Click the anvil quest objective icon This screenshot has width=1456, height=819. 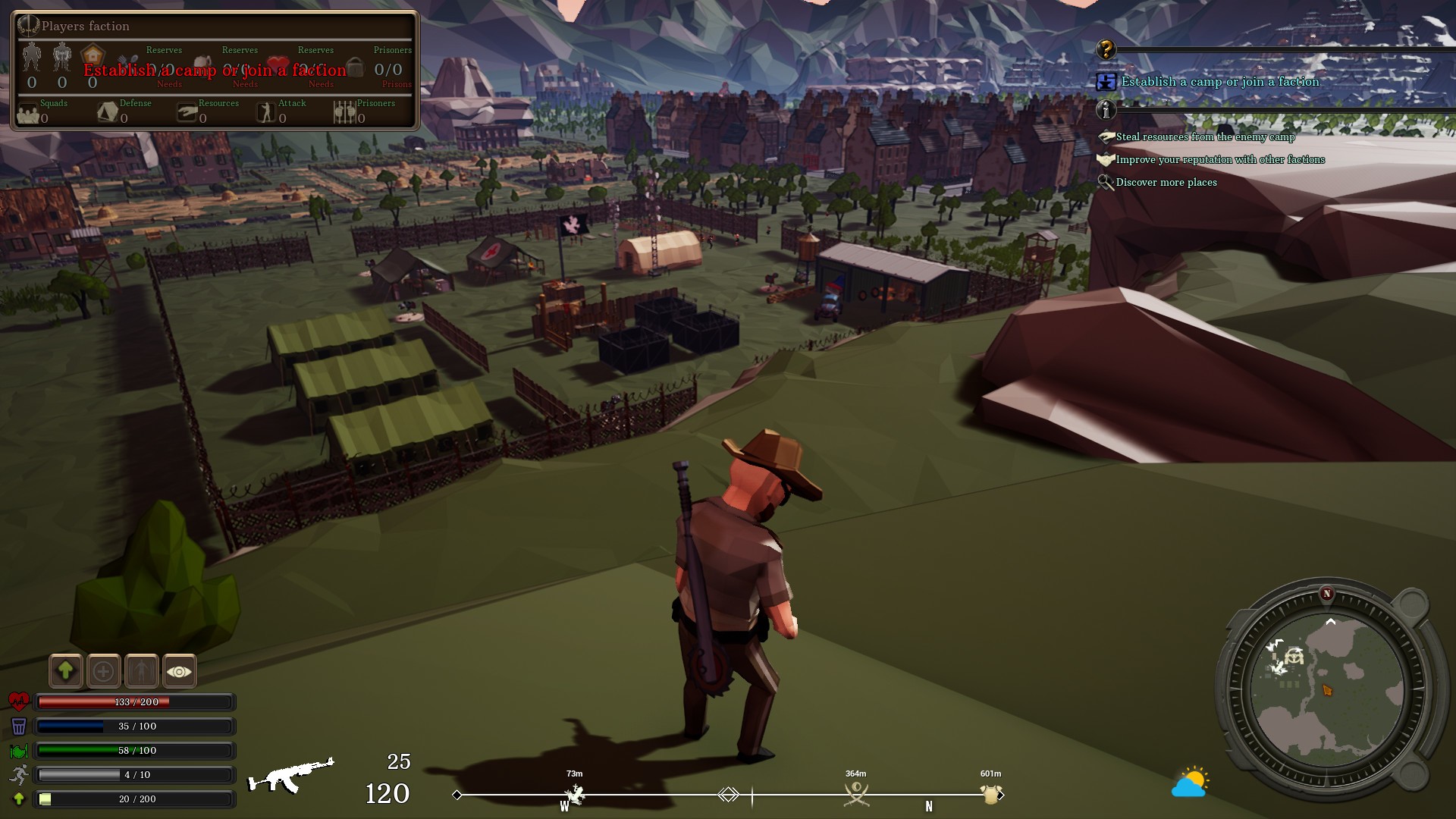click(x=1106, y=82)
